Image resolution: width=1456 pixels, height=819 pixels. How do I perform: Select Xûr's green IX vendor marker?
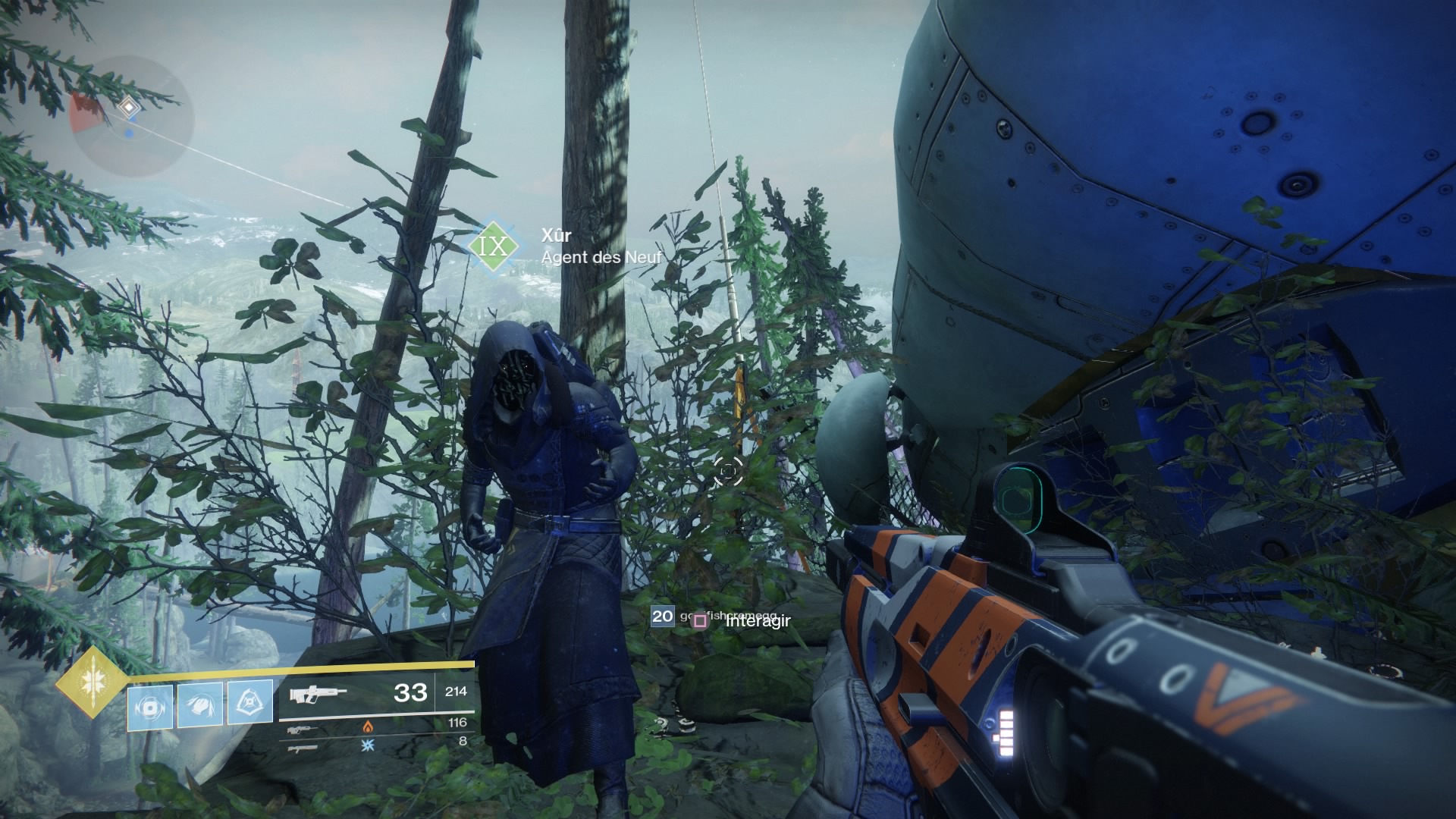point(494,246)
